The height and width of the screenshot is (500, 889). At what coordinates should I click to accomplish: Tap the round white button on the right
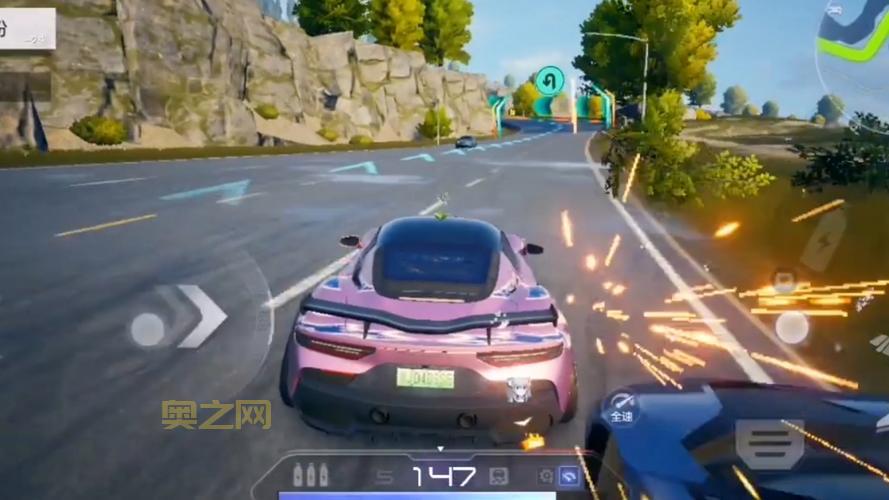[792, 327]
